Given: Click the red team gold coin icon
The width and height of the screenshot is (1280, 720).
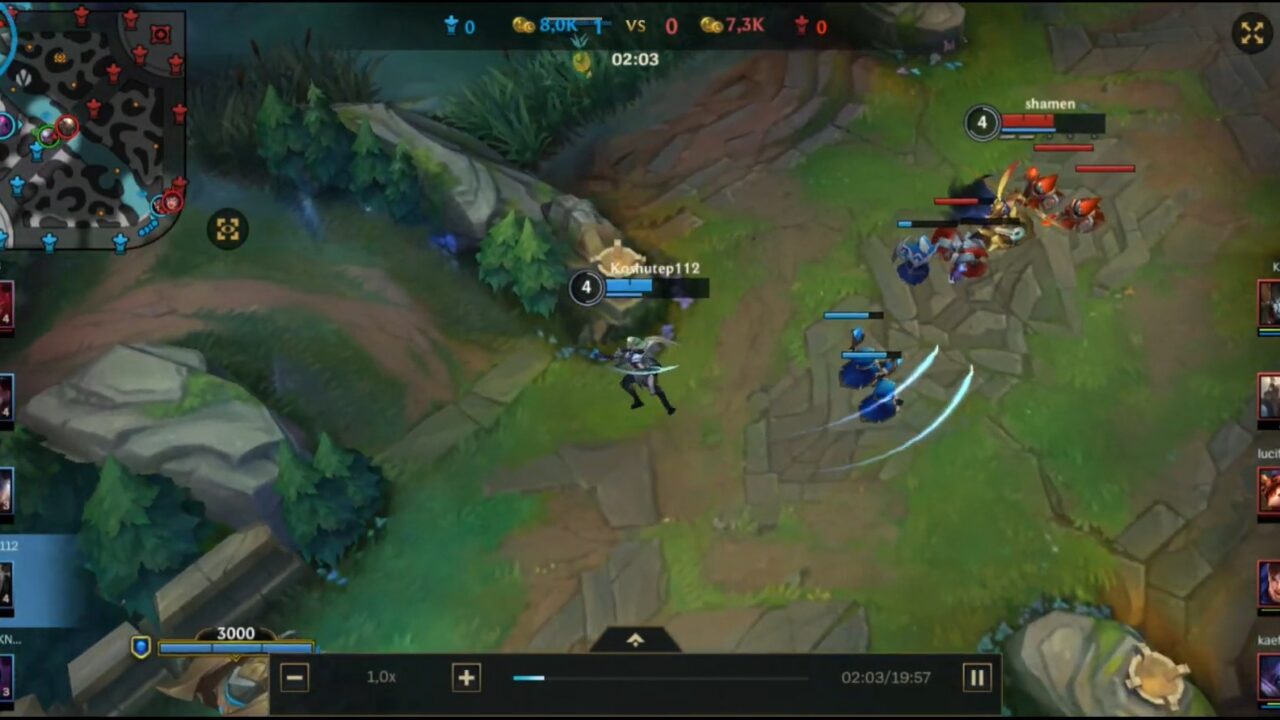Looking at the screenshot, I should point(712,27).
